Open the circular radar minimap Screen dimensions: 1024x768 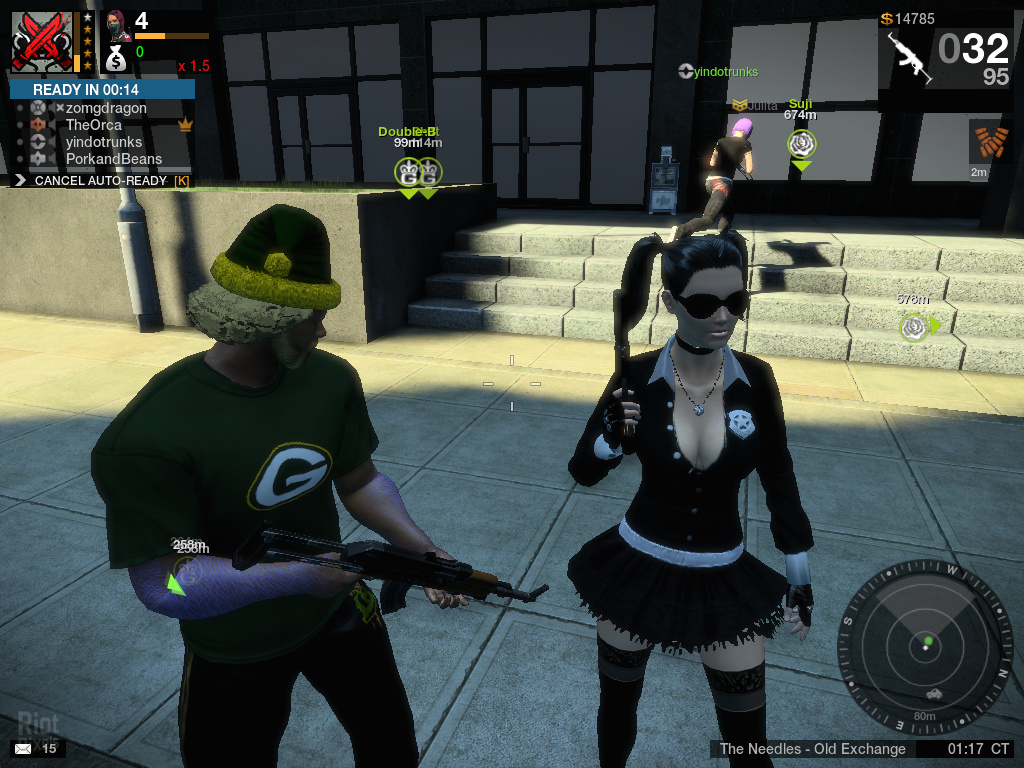point(926,645)
